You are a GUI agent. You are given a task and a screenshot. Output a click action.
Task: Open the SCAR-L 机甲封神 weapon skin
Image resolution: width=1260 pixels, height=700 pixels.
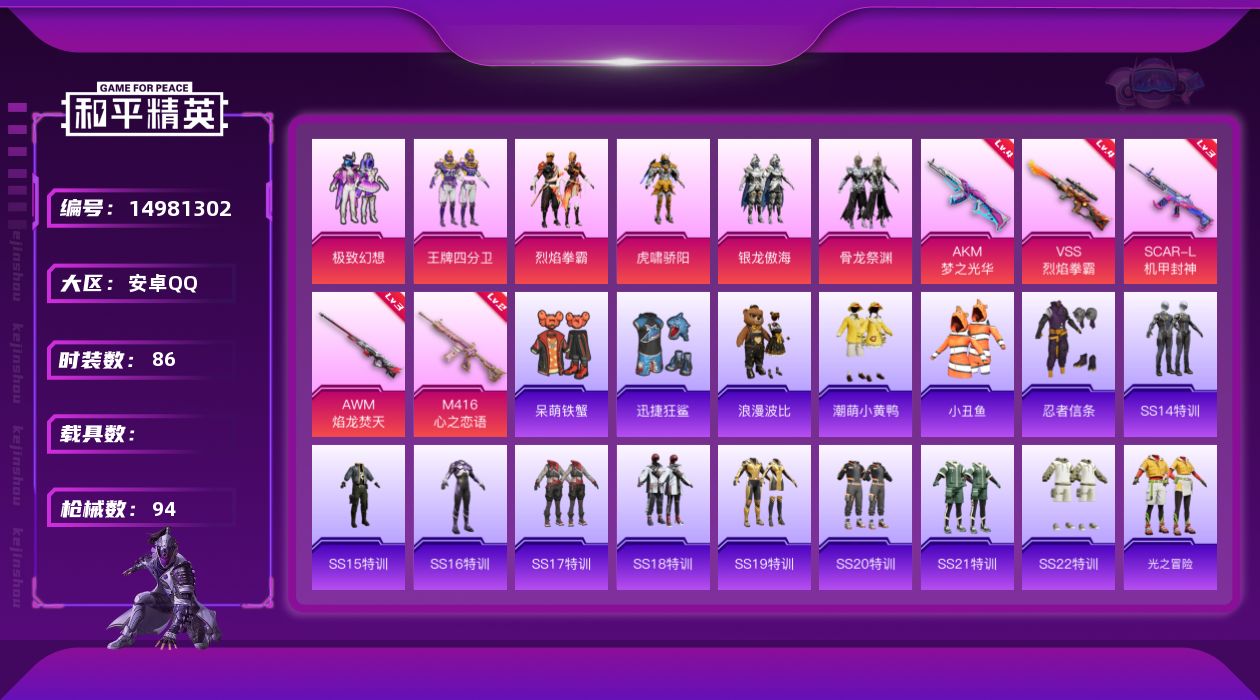coord(1170,211)
